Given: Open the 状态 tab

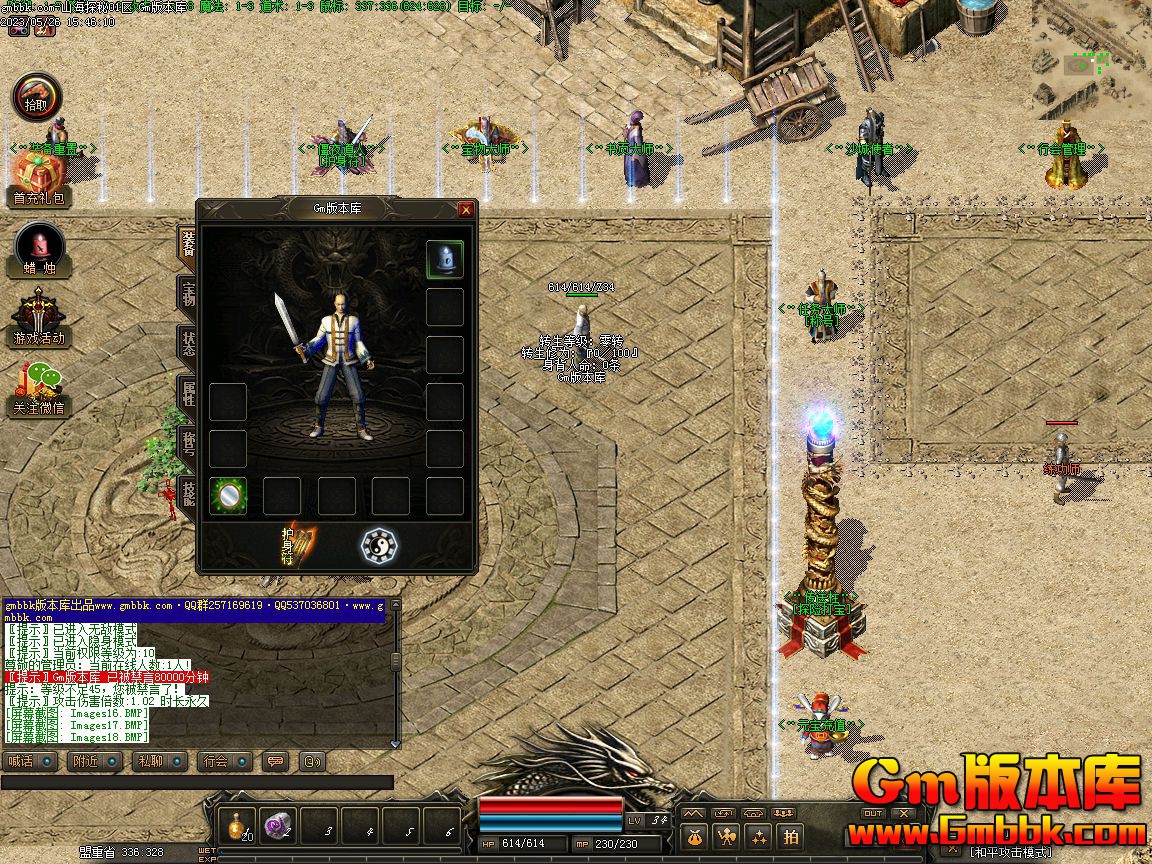Looking at the screenshot, I should point(187,343).
